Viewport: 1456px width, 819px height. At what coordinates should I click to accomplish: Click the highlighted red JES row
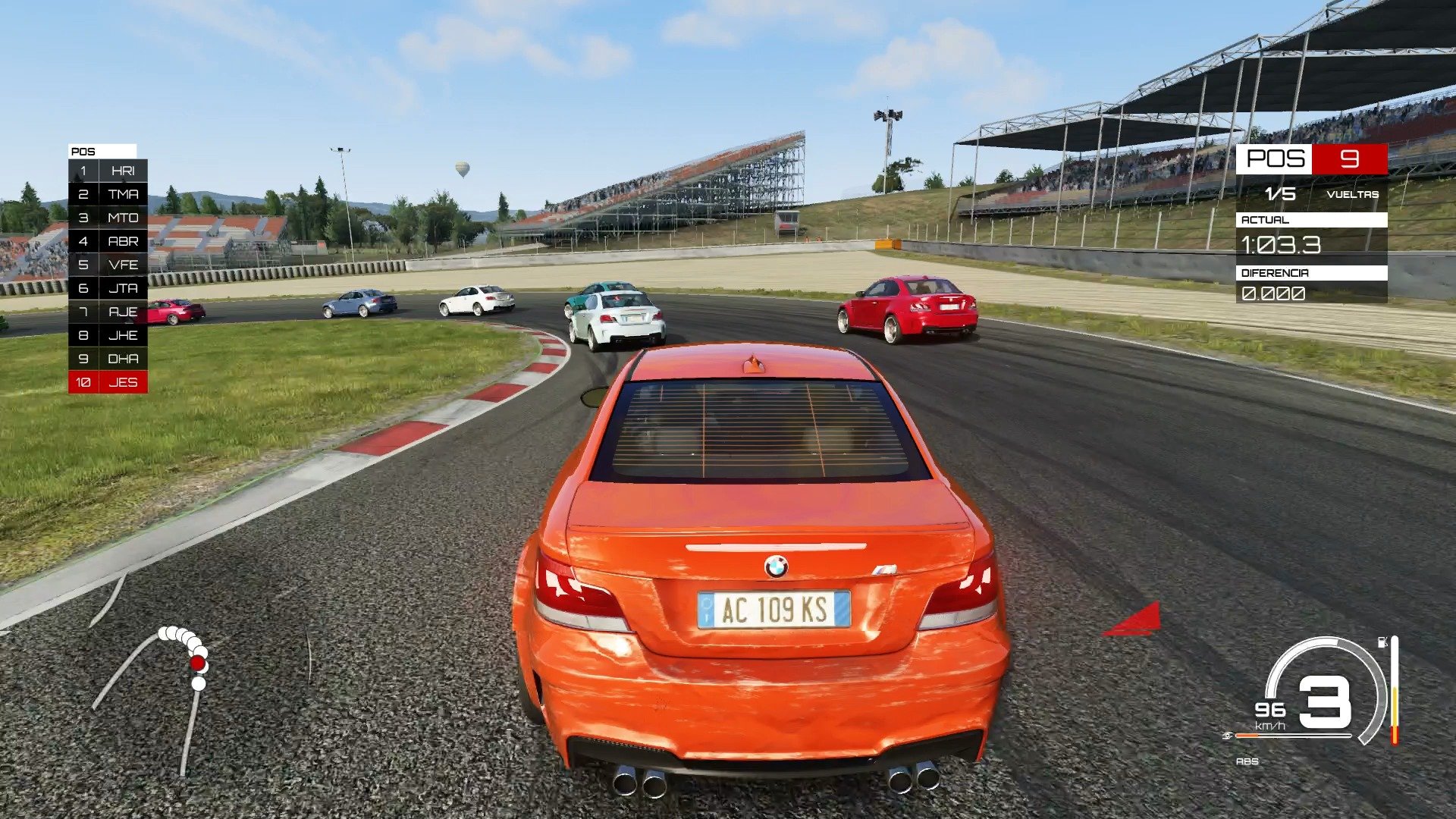(x=108, y=382)
